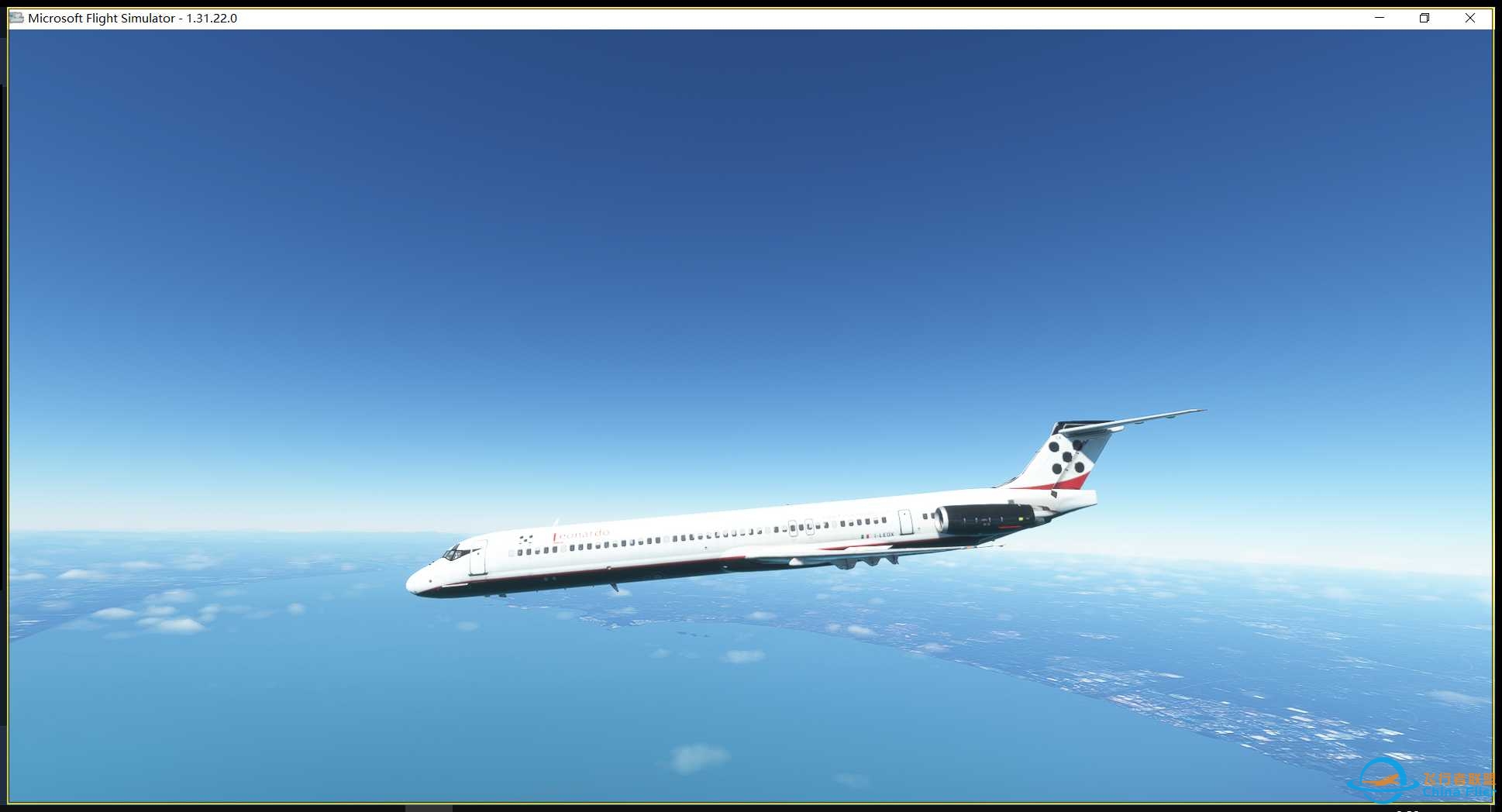The height and width of the screenshot is (812, 1502).
Task: Click the orange airplane inside the watermark globe
Action: click(1382, 779)
